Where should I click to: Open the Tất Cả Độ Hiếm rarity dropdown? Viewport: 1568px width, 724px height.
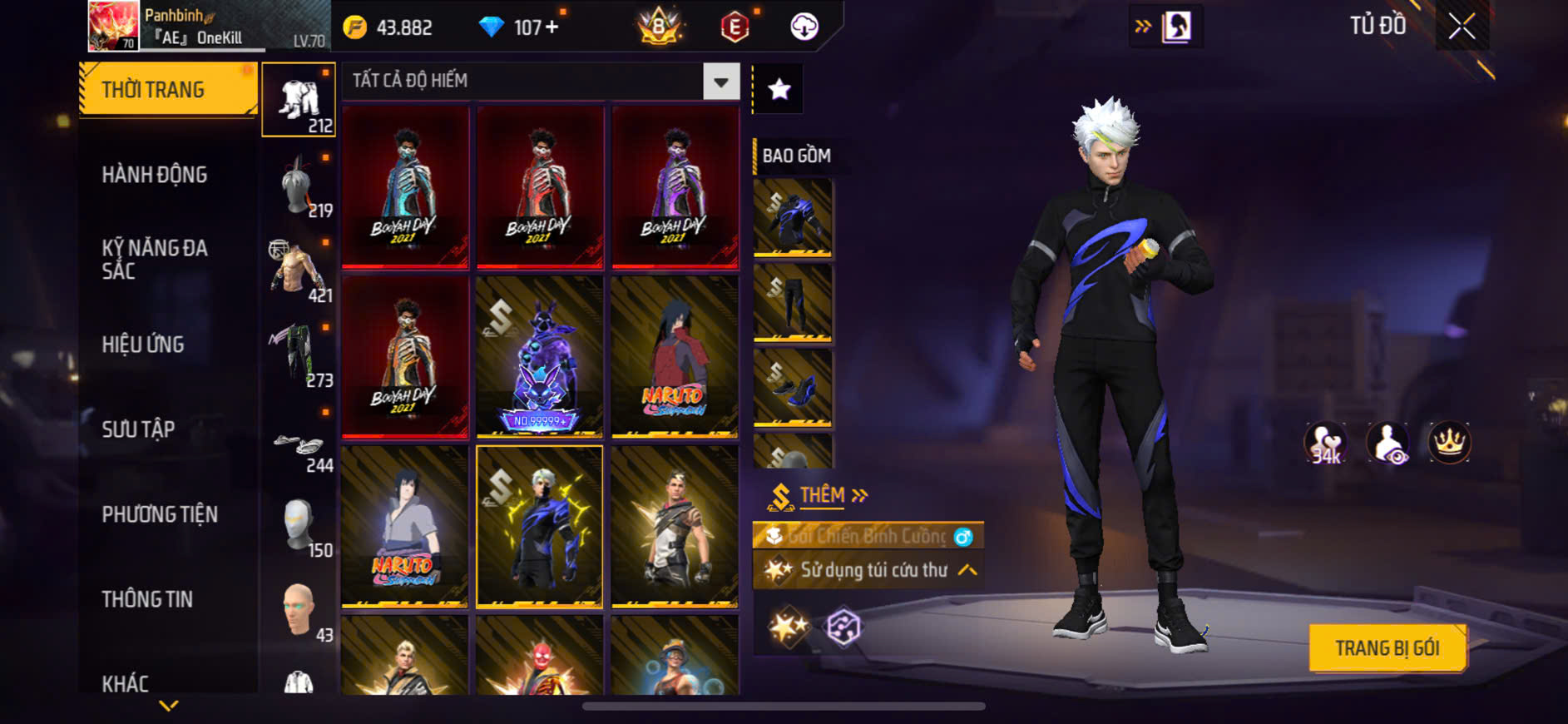click(720, 82)
